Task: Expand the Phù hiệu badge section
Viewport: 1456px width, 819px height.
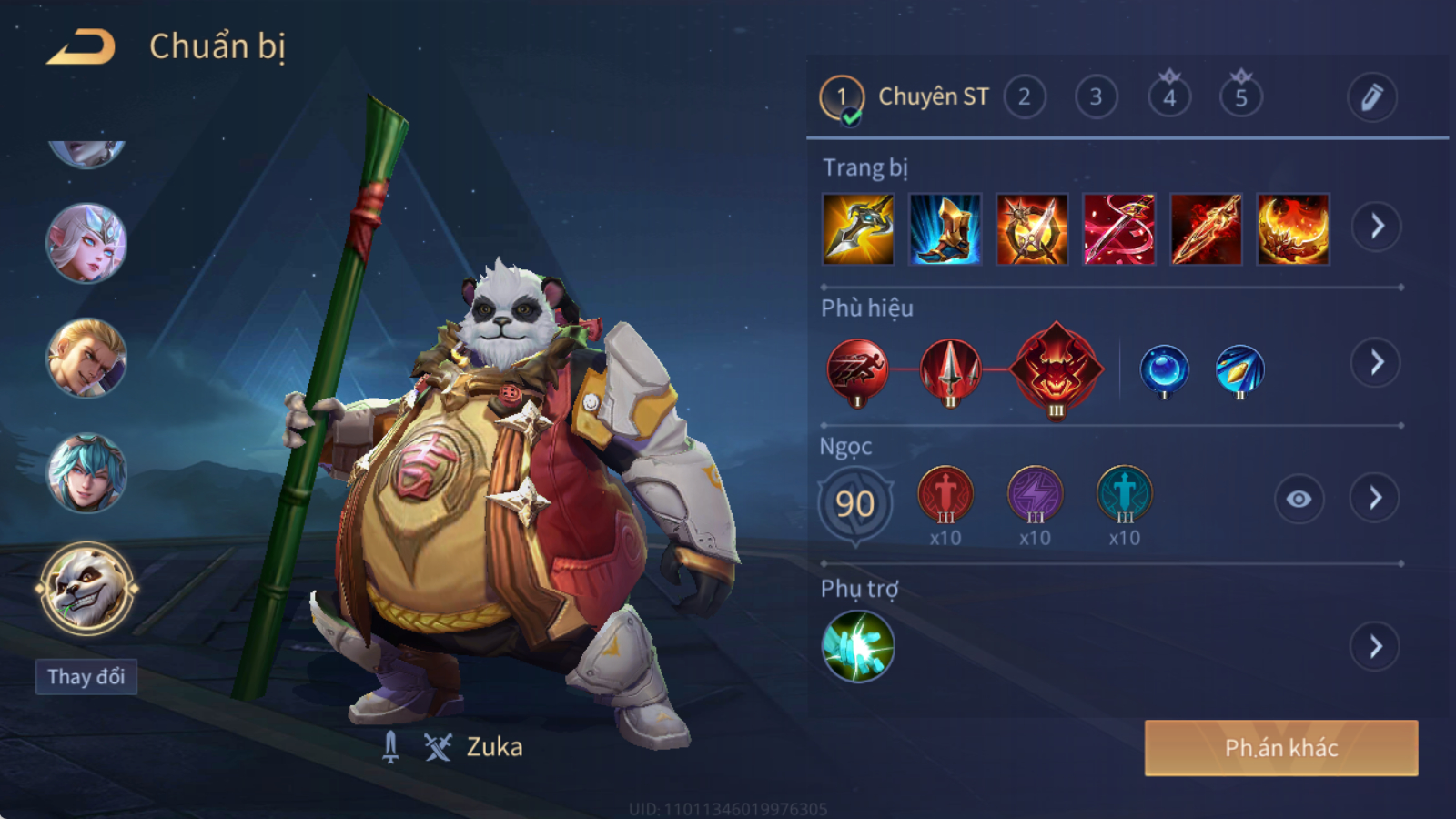Action: [x=1376, y=363]
